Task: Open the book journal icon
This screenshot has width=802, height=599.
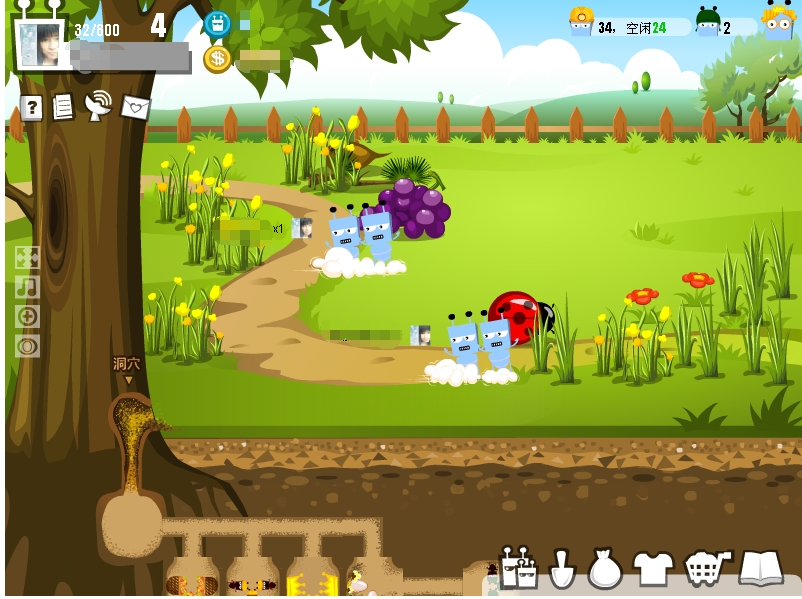Action: click(760, 568)
